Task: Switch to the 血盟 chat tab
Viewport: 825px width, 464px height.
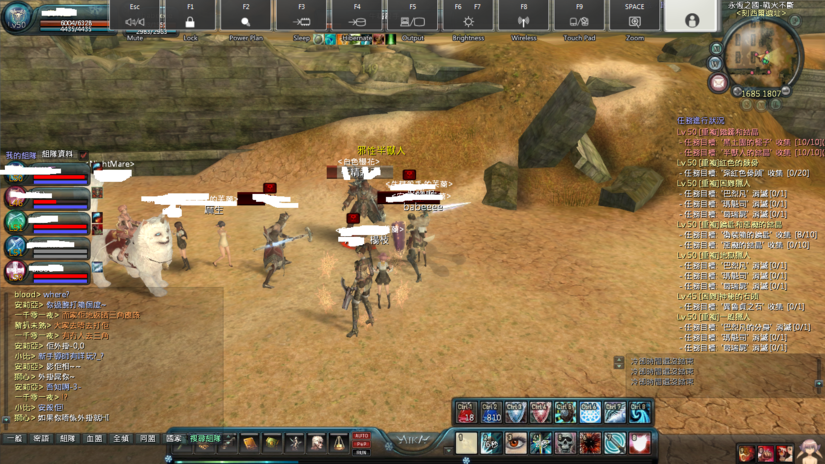Action: (94, 438)
